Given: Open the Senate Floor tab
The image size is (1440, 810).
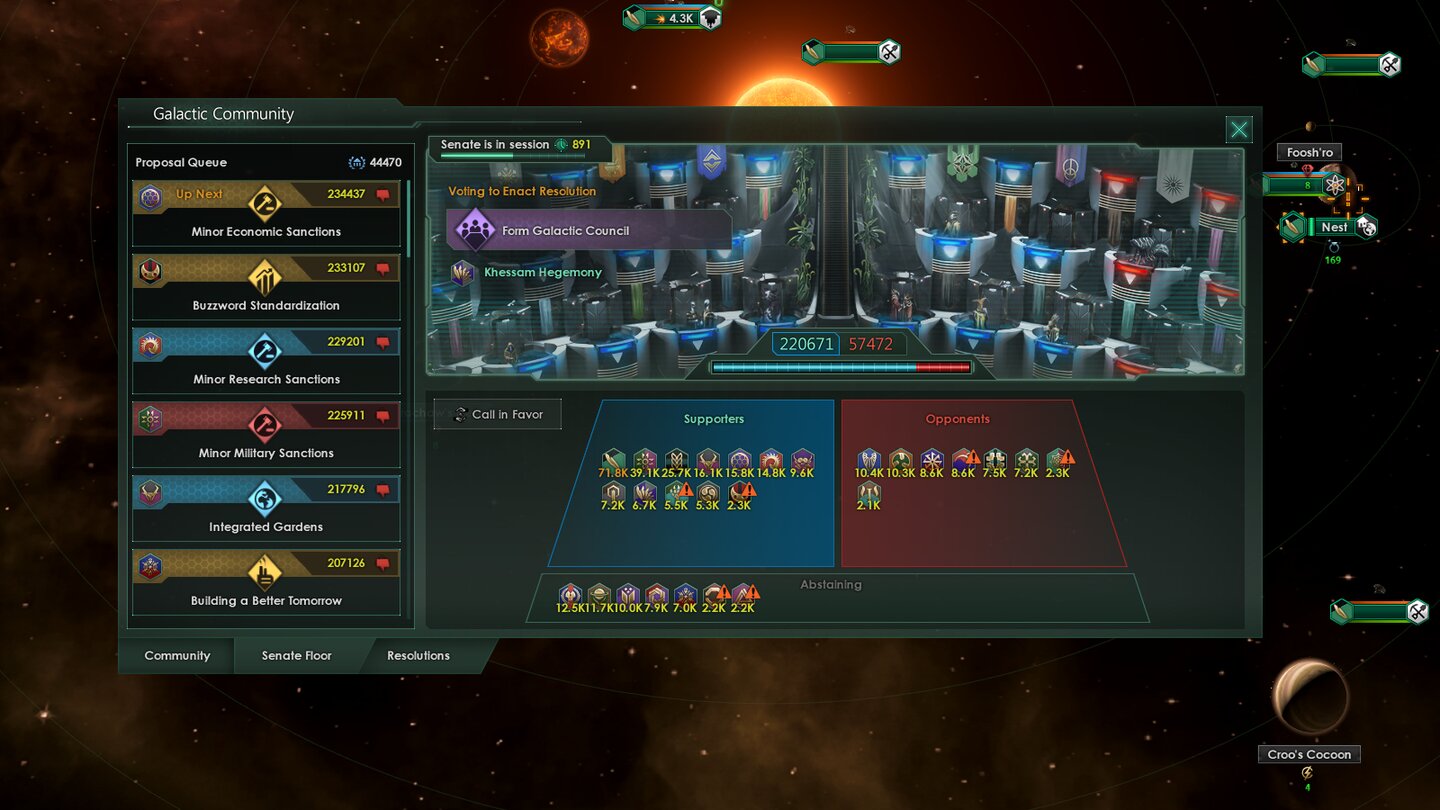Looking at the screenshot, I should pos(297,656).
